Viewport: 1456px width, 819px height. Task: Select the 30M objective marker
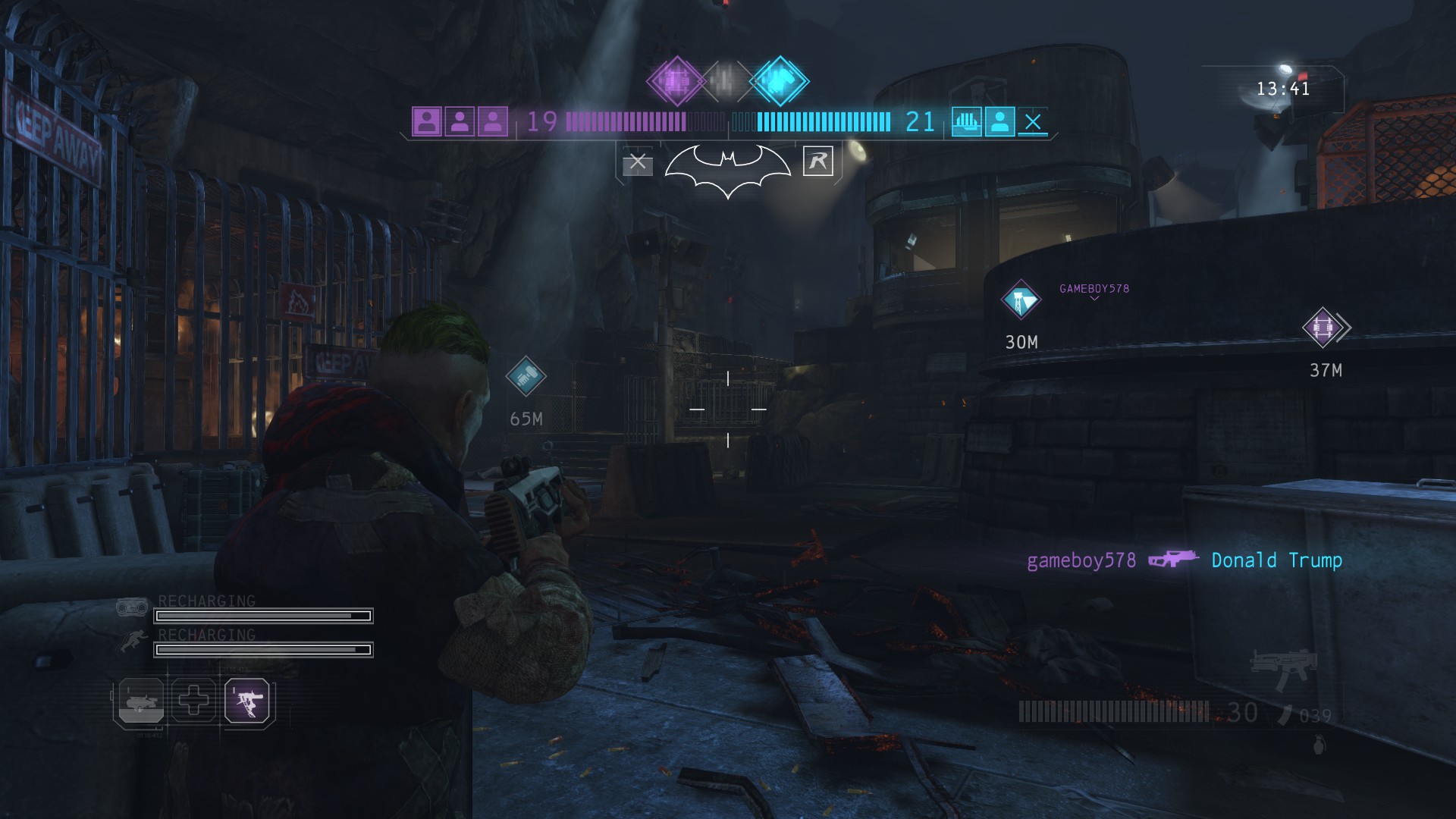tap(1021, 301)
